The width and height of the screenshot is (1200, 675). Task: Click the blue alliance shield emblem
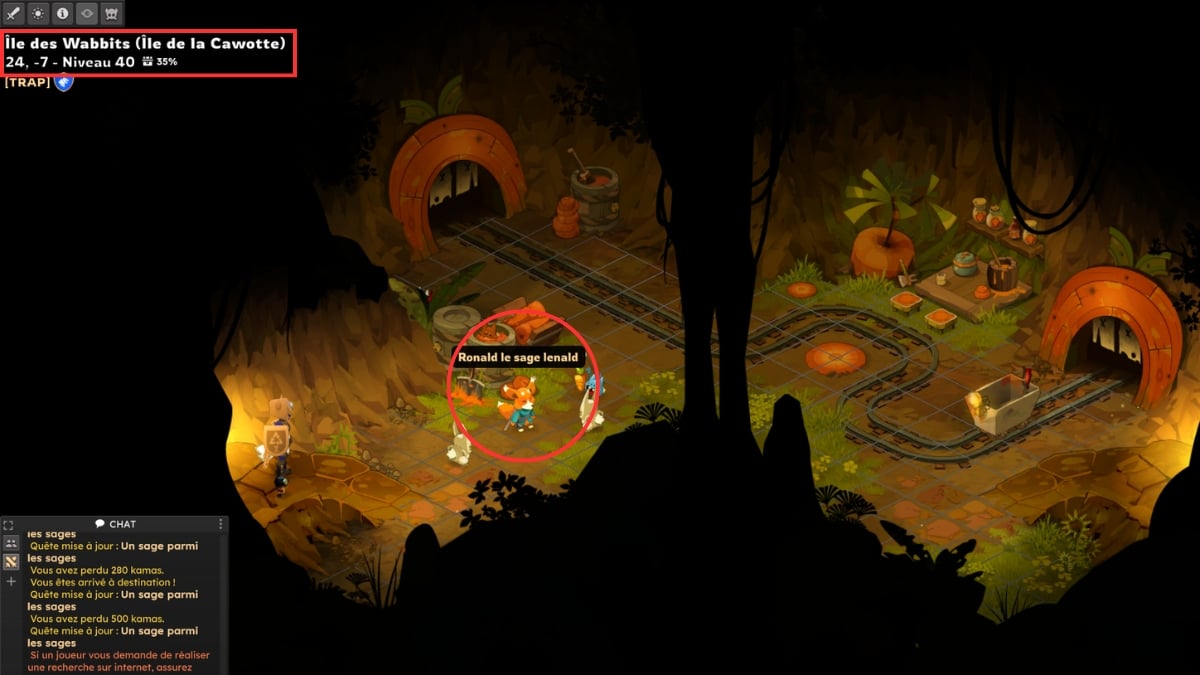coord(64,82)
